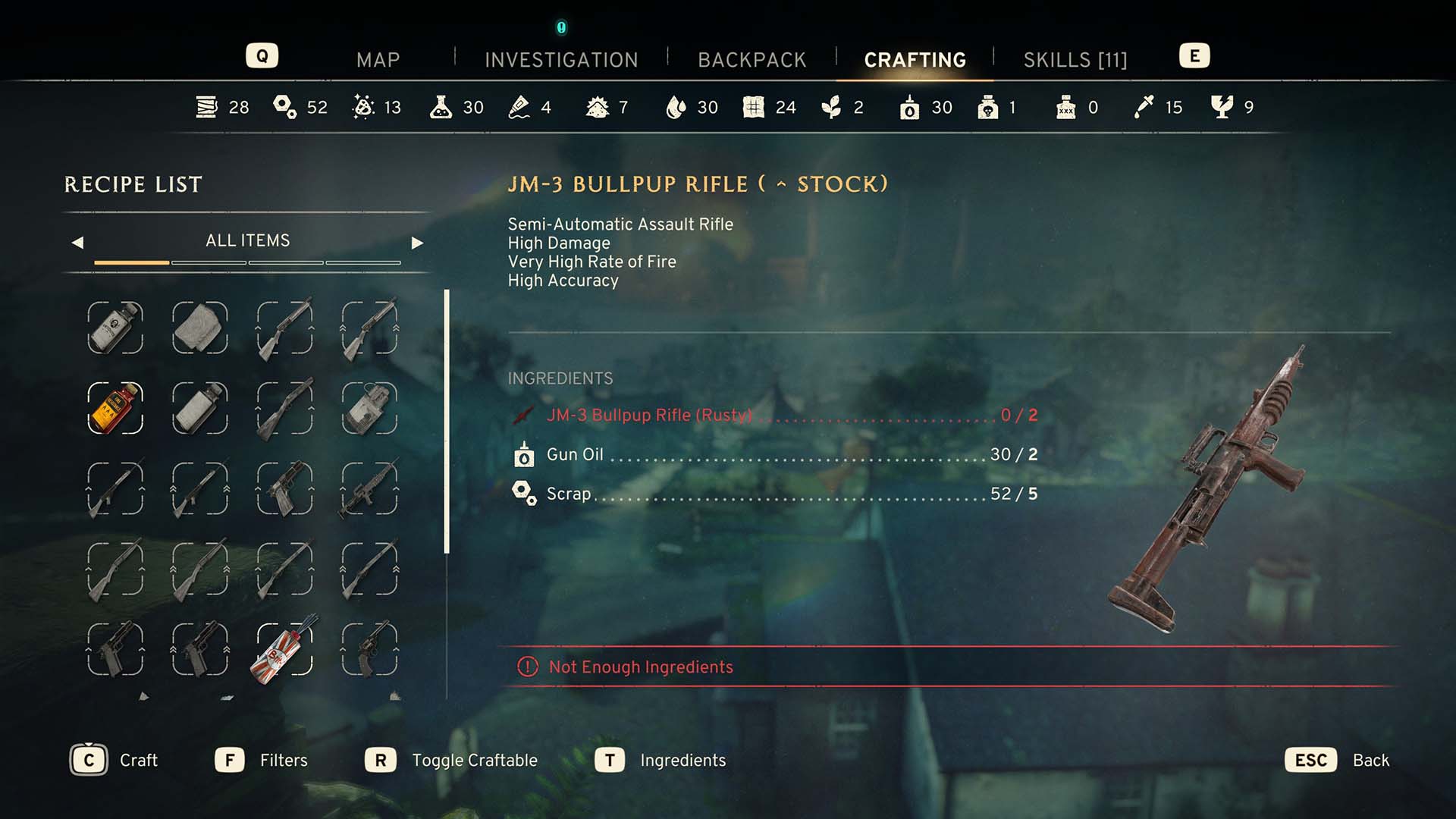The image size is (1456, 819).
Task: Pick the skull-labelled bottle recipe
Action: [x=115, y=328]
